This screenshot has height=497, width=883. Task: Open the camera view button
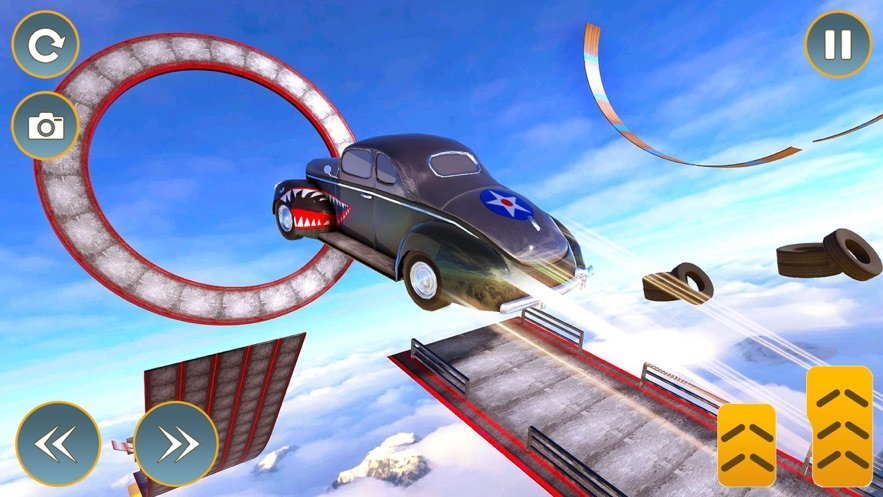click(x=45, y=126)
